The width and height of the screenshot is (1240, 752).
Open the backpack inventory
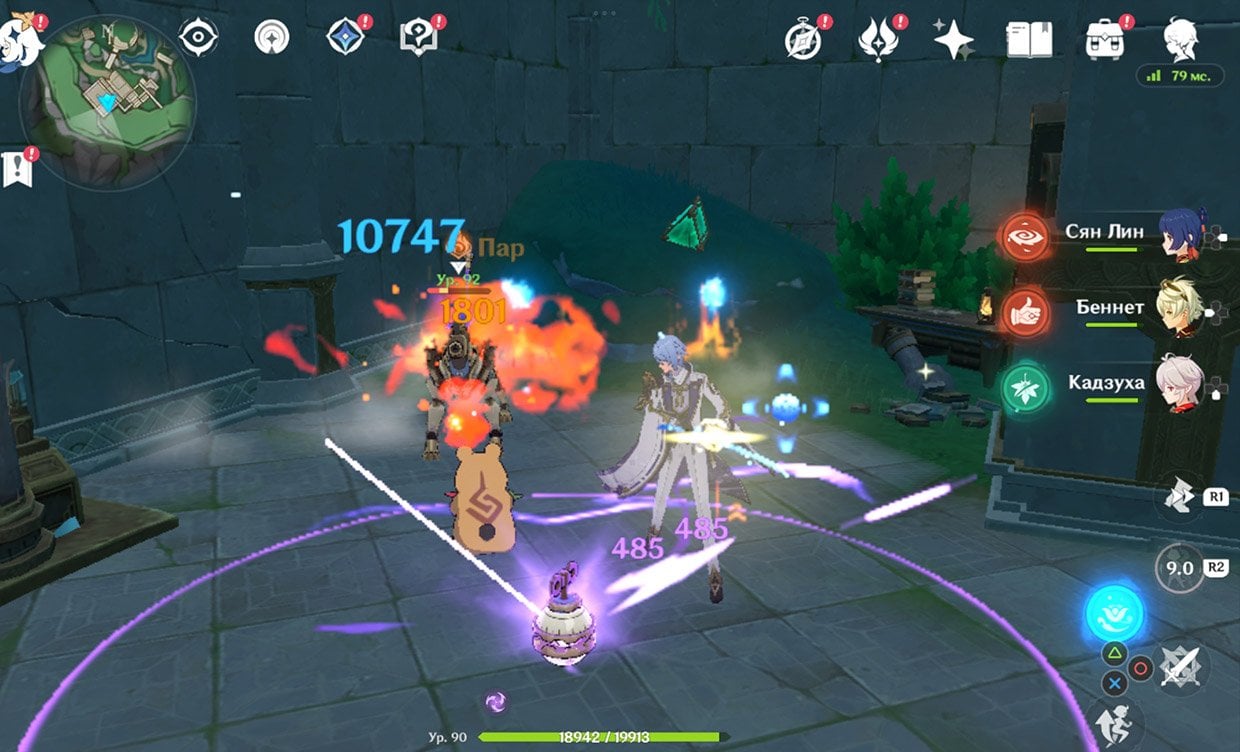coord(1104,40)
